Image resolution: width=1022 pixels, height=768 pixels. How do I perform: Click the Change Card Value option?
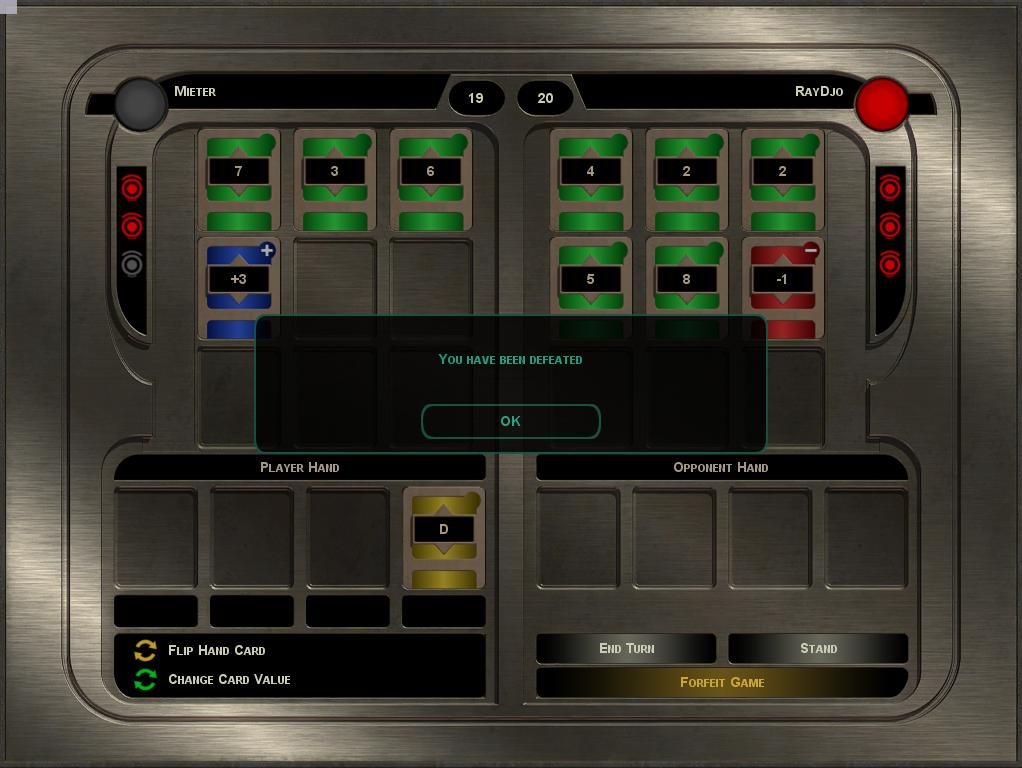pos(229,679)
